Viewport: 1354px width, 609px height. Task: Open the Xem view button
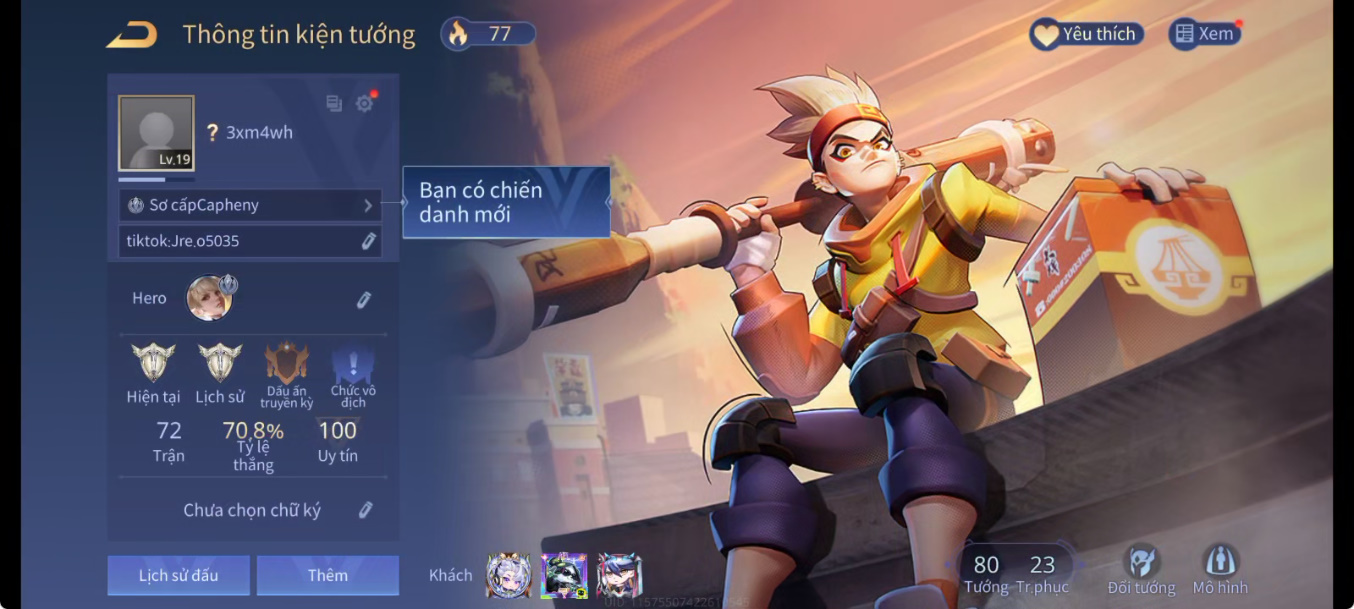point(1204,34)
